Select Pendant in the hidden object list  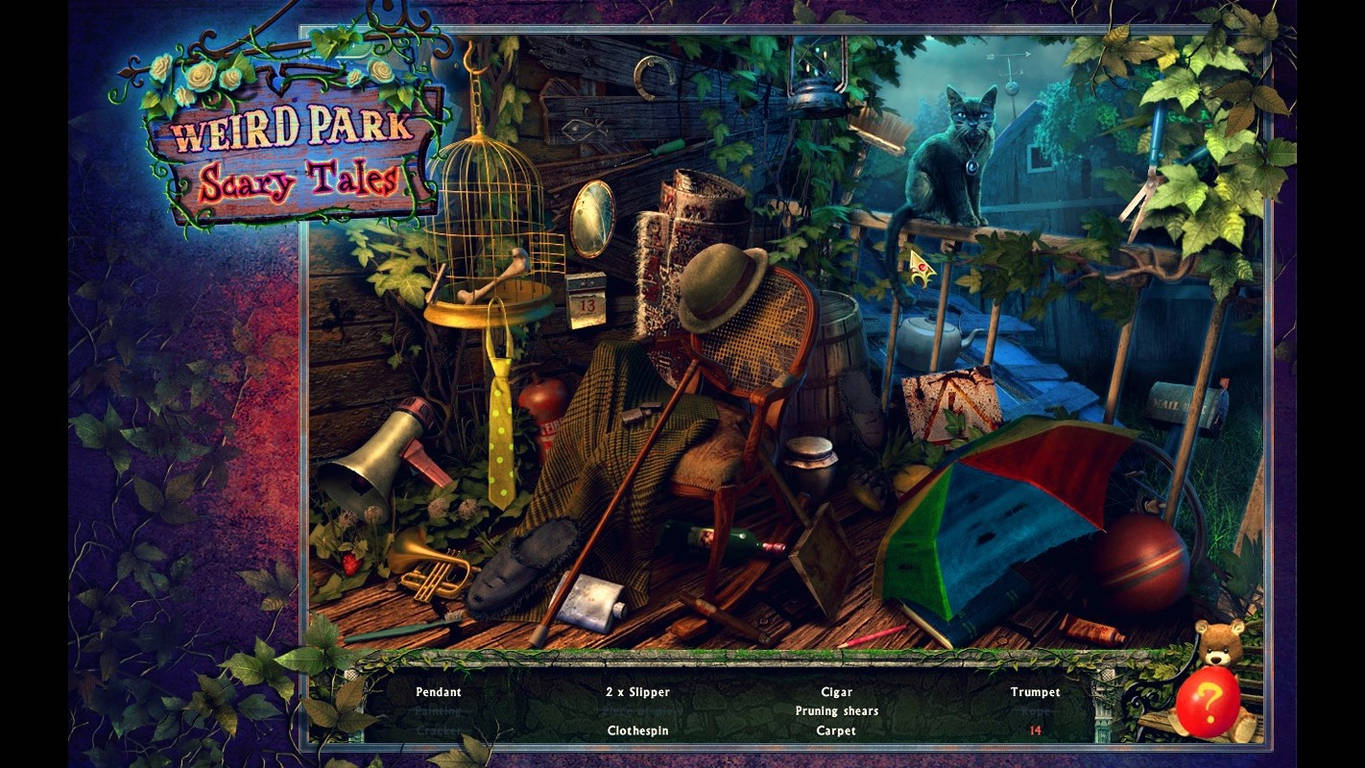click(437, 691)
